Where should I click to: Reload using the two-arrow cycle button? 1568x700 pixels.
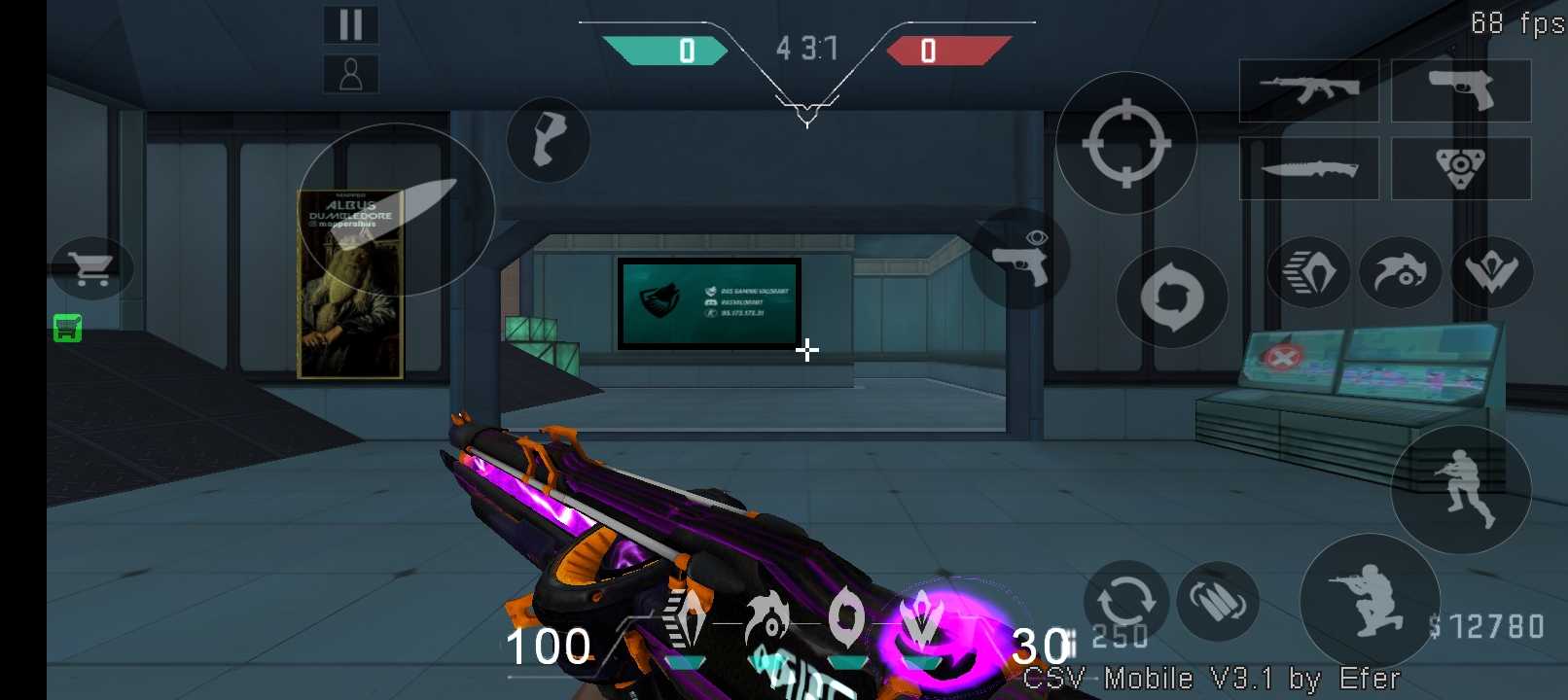tap(1125, 601)
